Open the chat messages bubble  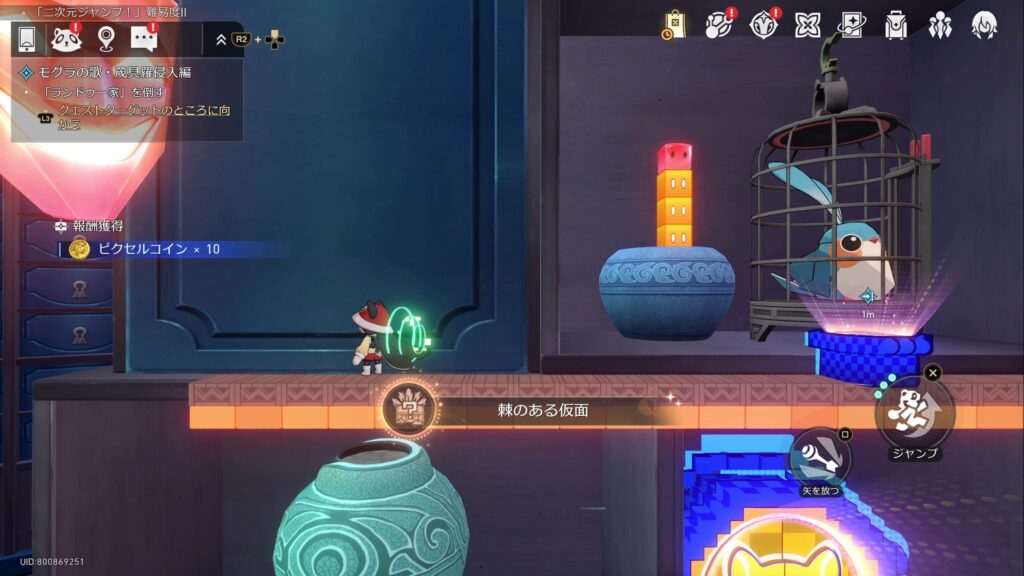point(145,39)
